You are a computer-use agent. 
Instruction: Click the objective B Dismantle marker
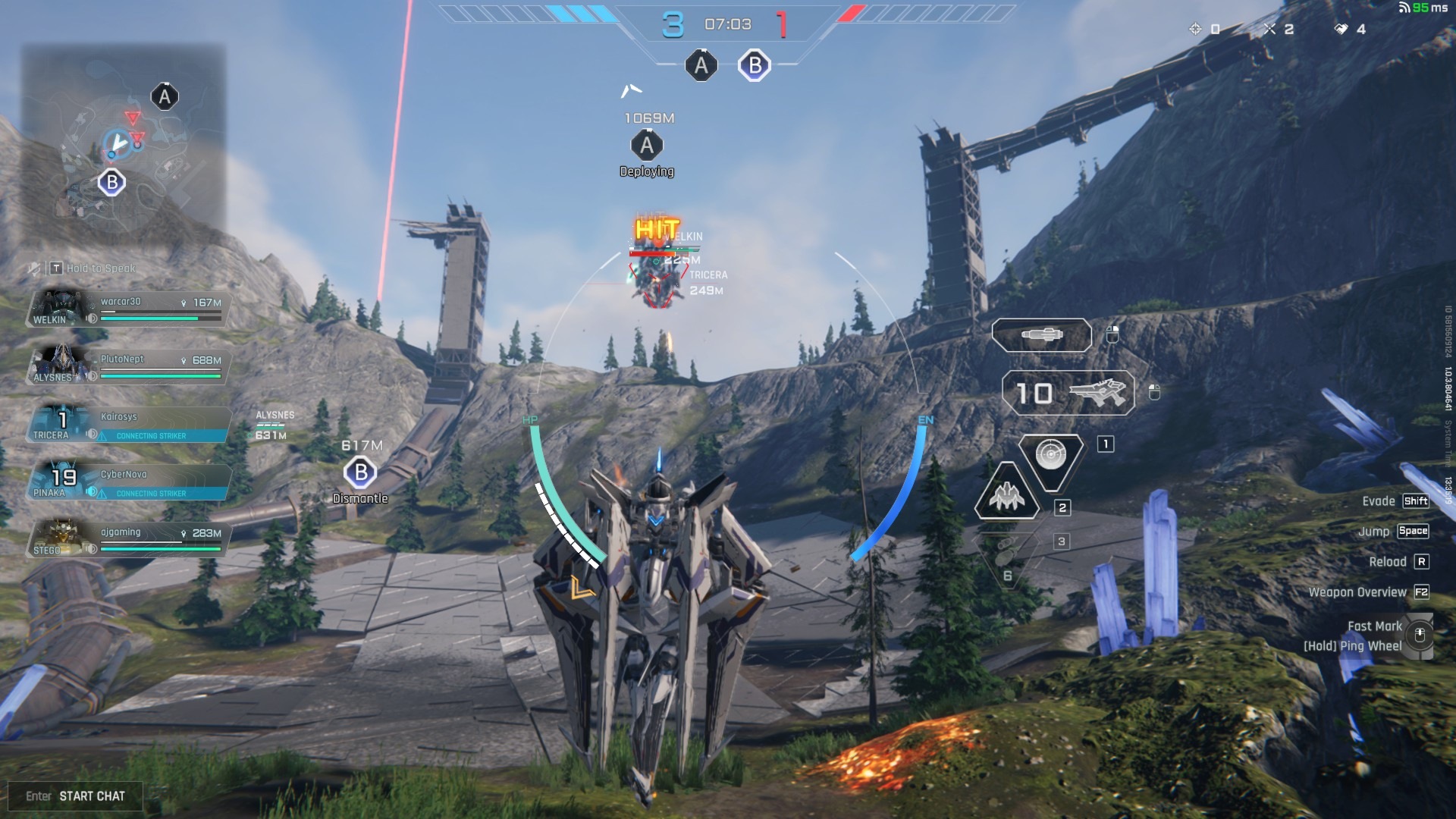[x=360, y=473]
